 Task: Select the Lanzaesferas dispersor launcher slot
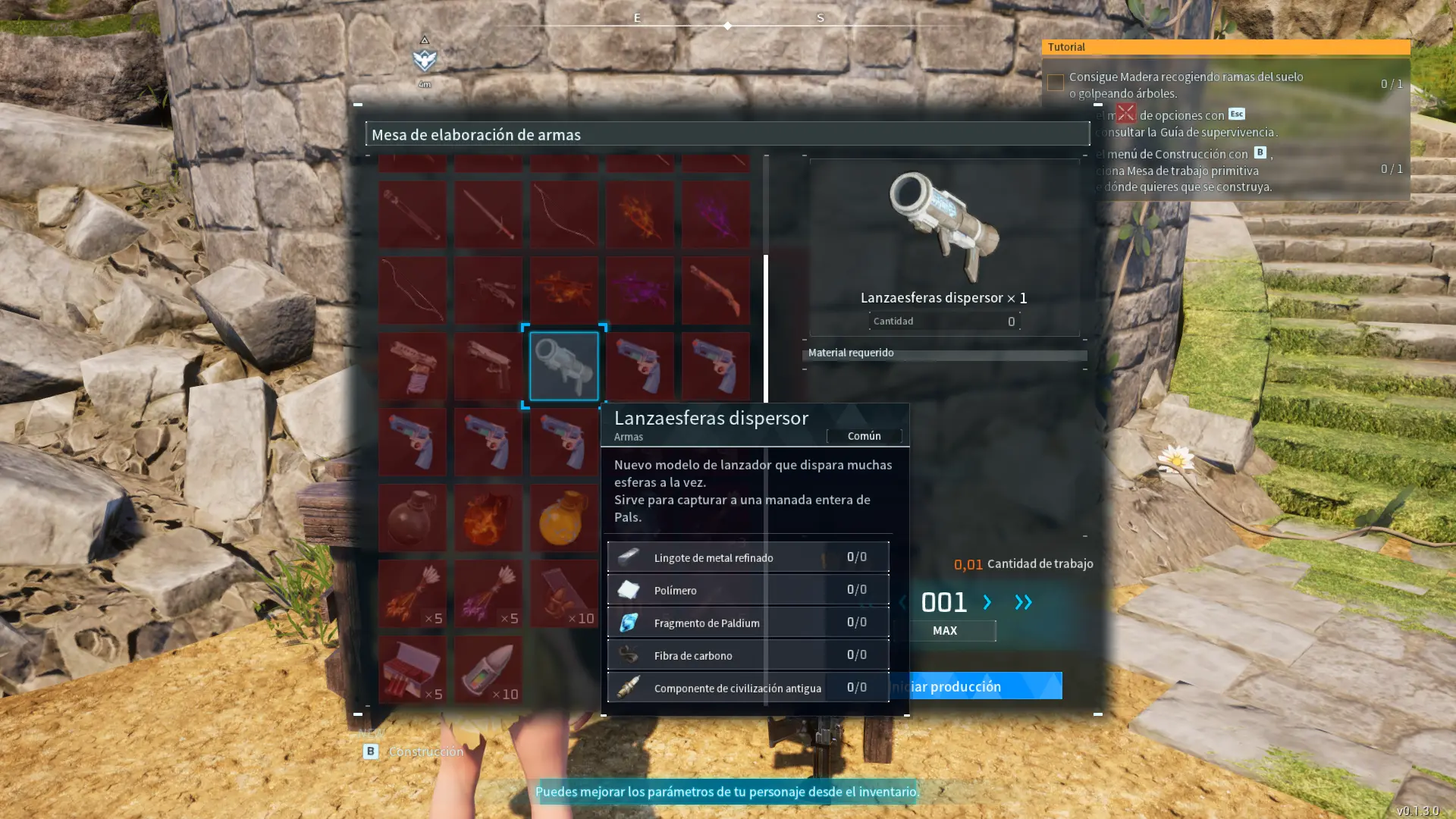coord(563,366)
